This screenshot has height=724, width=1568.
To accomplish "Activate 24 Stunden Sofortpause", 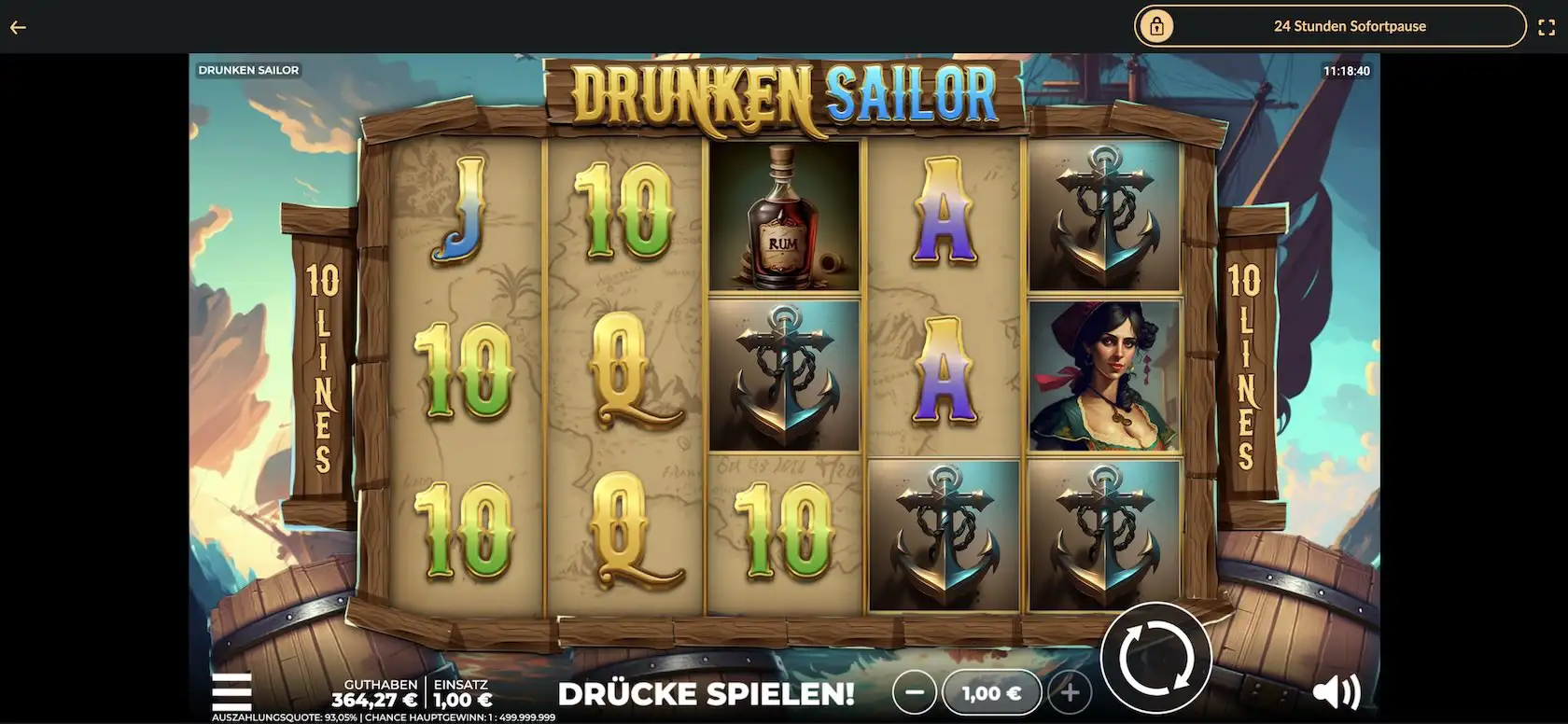I will [x=1350, y=26].
